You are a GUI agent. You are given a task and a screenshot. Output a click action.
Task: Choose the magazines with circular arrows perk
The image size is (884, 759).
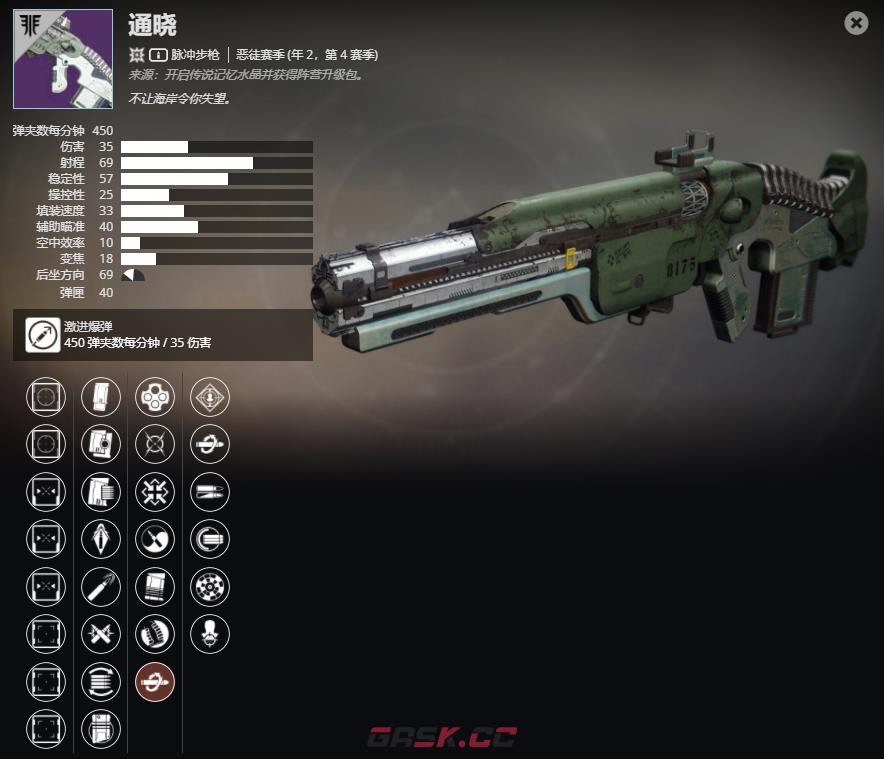point(100,681)
